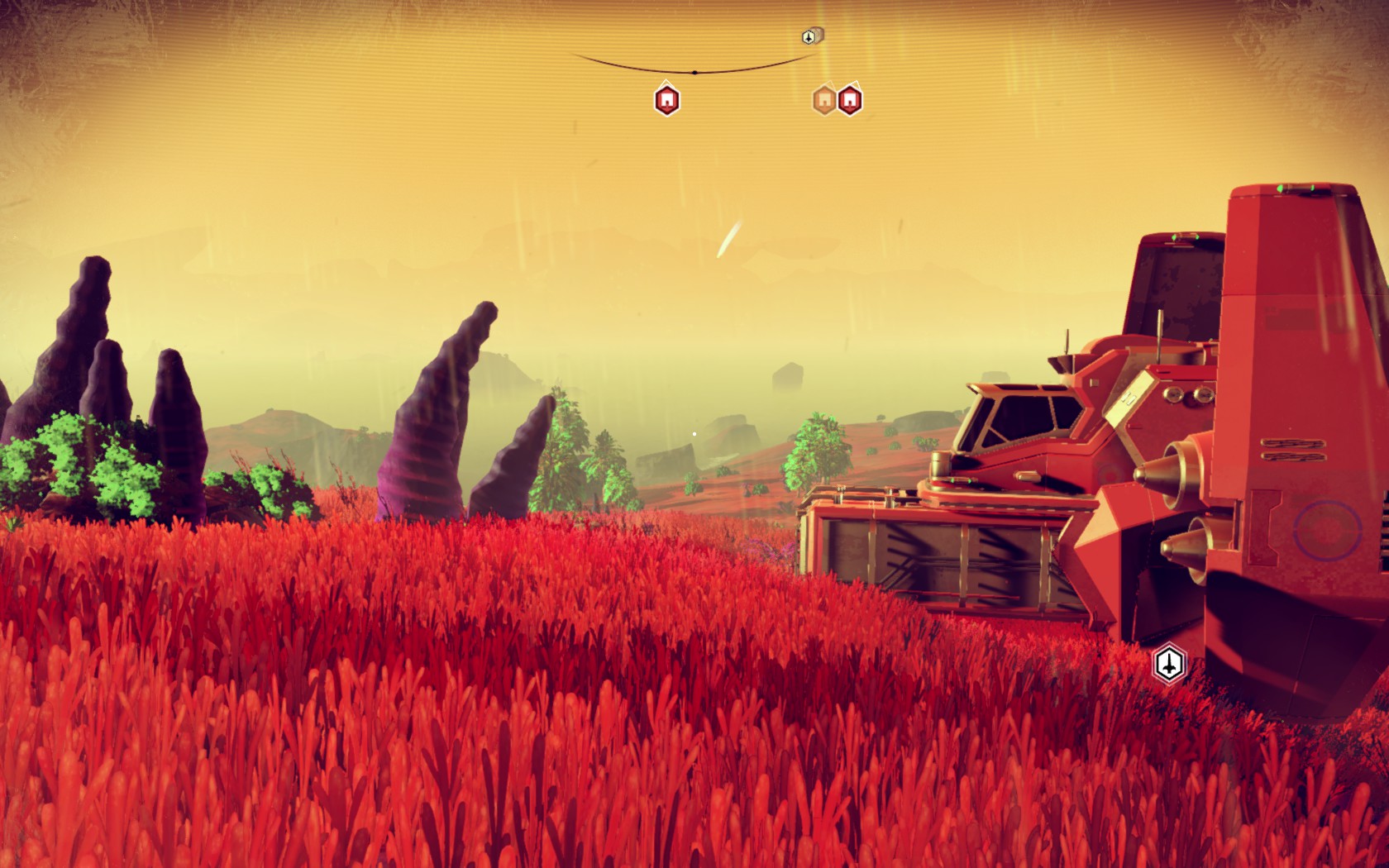Click the starship icon above the compass
Viewport: 1389px width, 868px height.
point(810,36)
